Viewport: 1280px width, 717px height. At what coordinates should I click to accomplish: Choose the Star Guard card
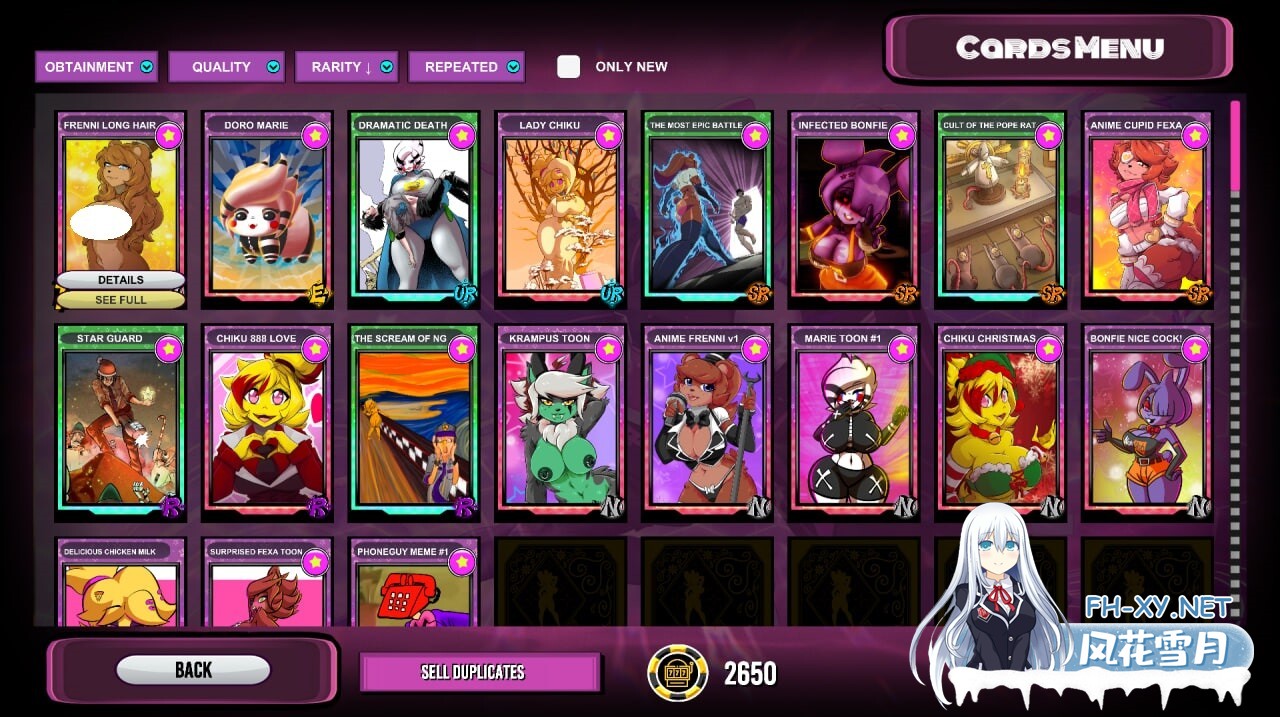click(x=121, y=422)
